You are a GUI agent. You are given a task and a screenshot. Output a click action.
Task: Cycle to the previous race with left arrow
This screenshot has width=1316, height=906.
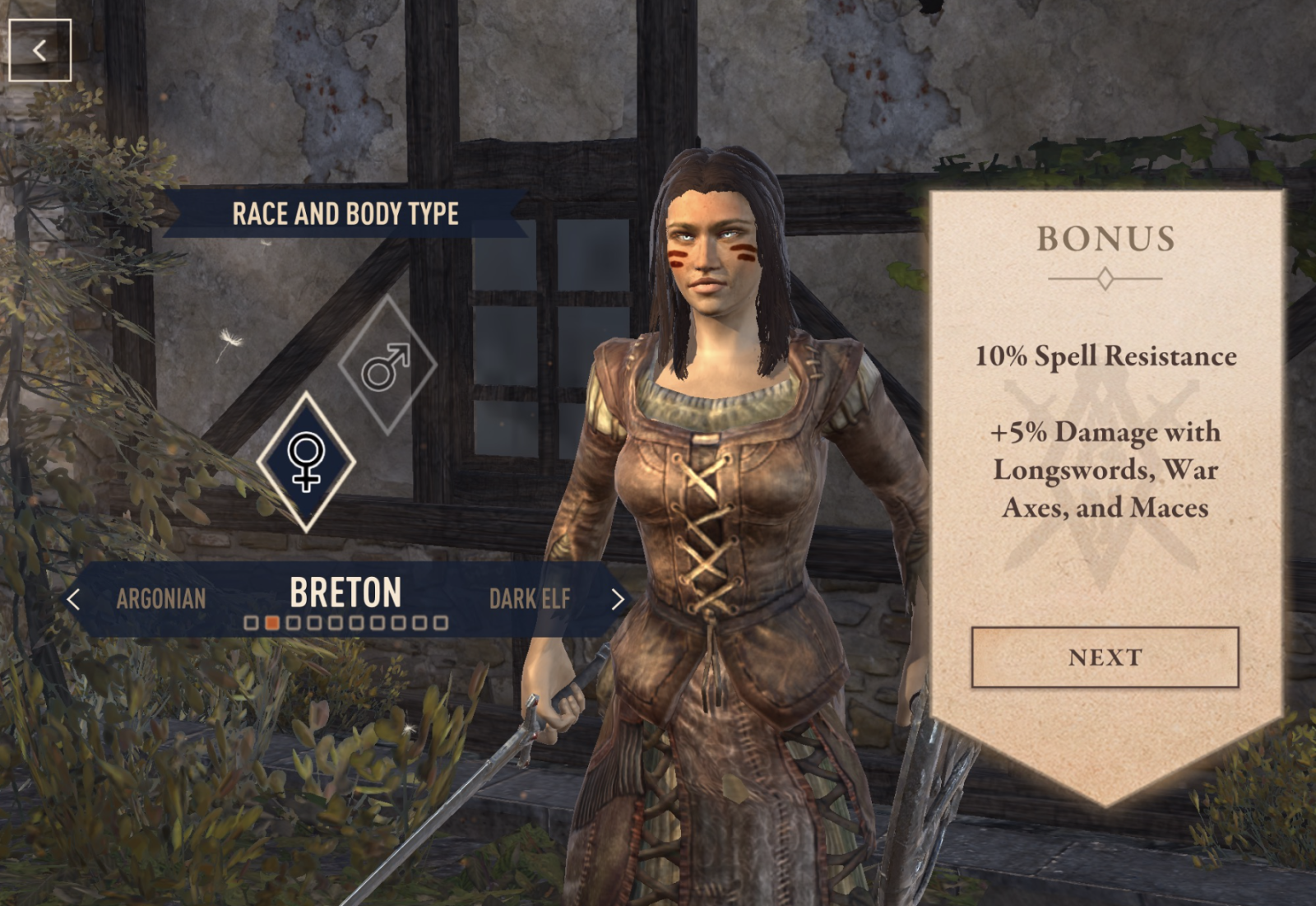pyautogui.click(x=73, y=599)
